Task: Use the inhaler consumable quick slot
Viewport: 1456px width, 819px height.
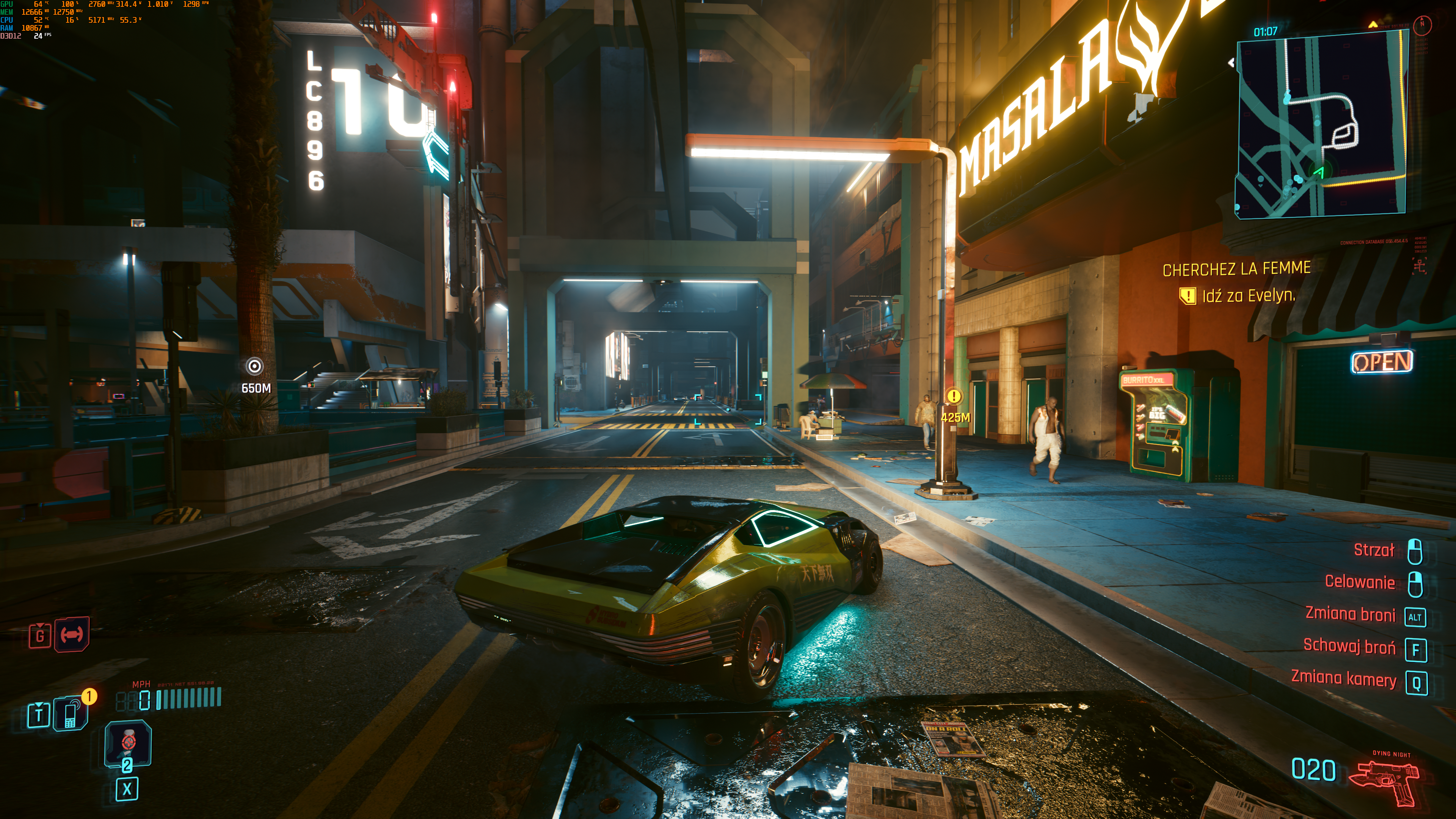Action: tap(128, 743)
